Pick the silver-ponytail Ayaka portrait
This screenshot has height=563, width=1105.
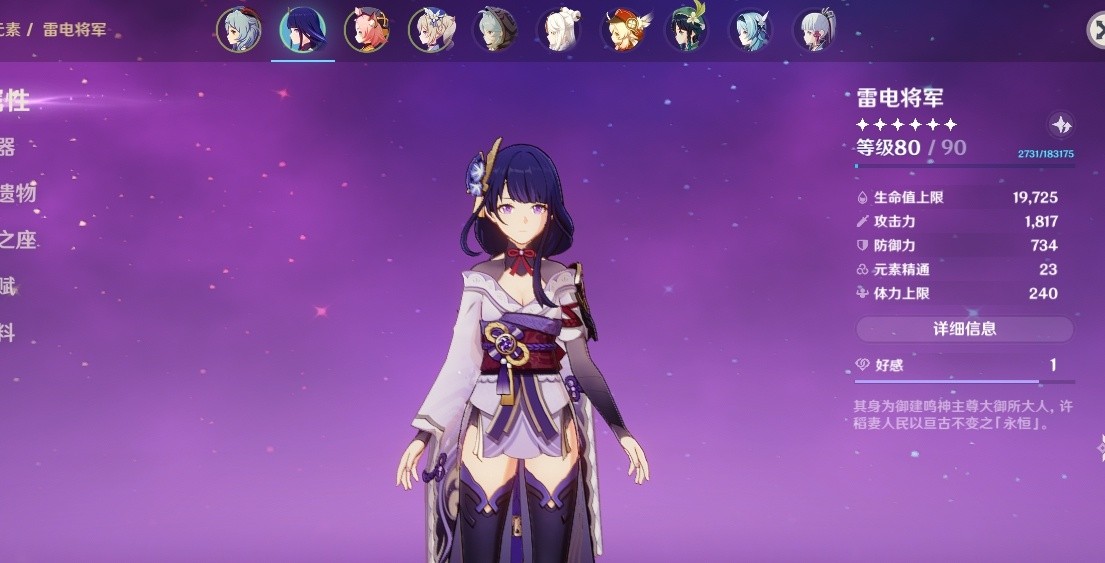[815, 30]
